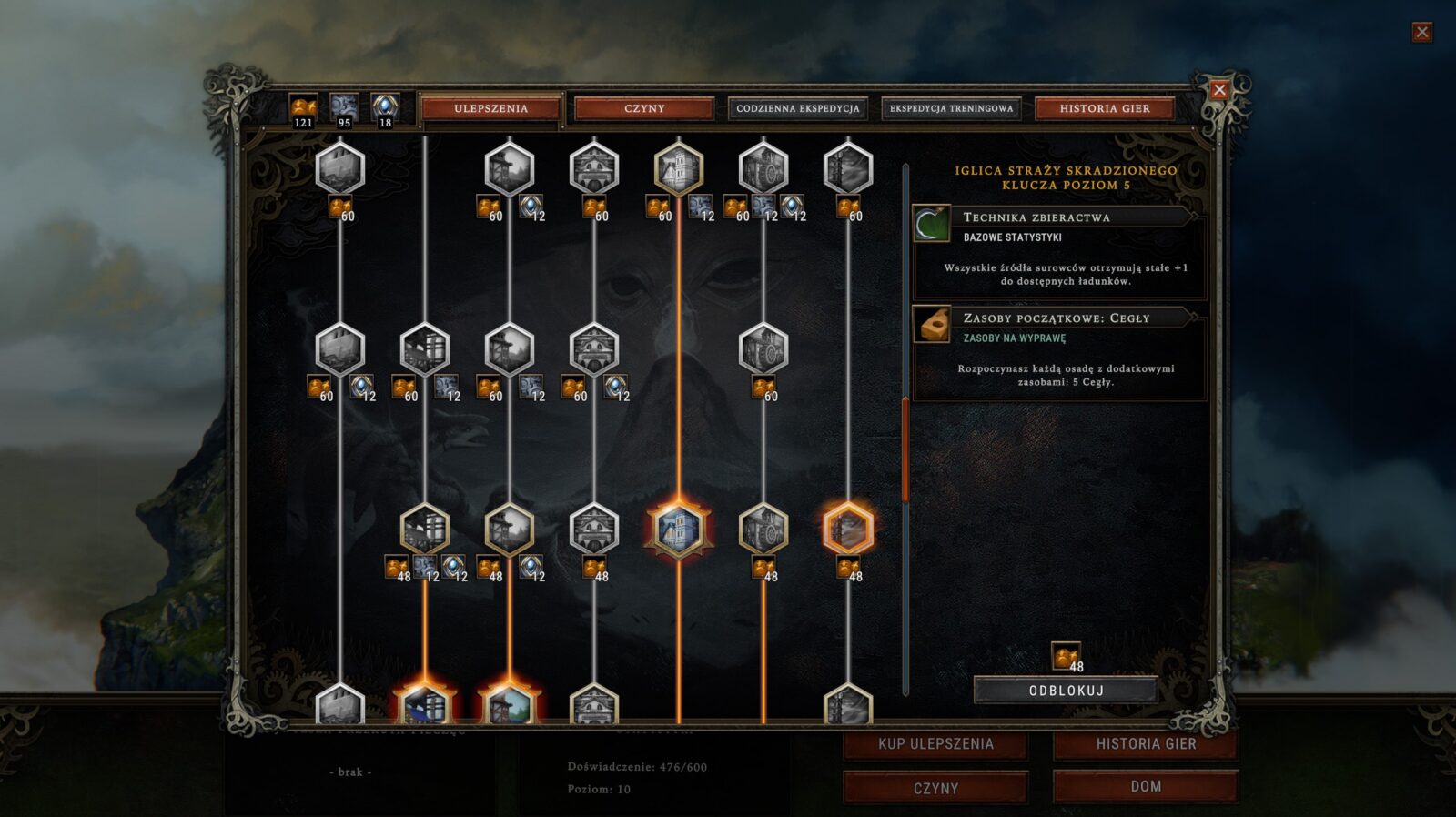Open the Codzienna Ekspedycja tab
Screen dimensions: 1456x817
(x=797, y=108)
